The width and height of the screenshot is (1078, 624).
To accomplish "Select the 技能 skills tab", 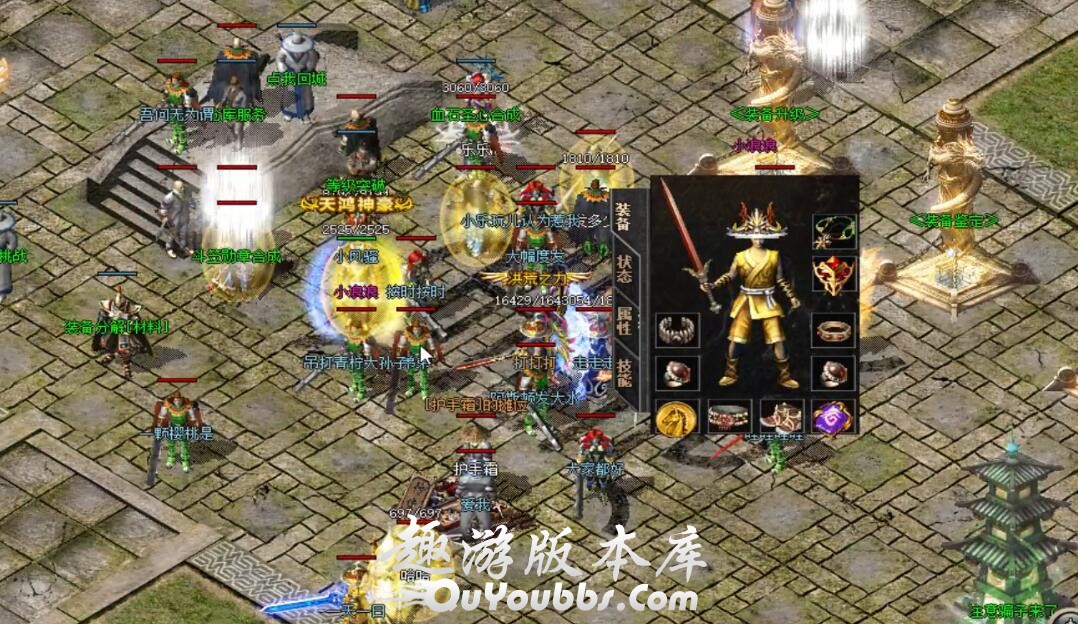I will 623,372.
